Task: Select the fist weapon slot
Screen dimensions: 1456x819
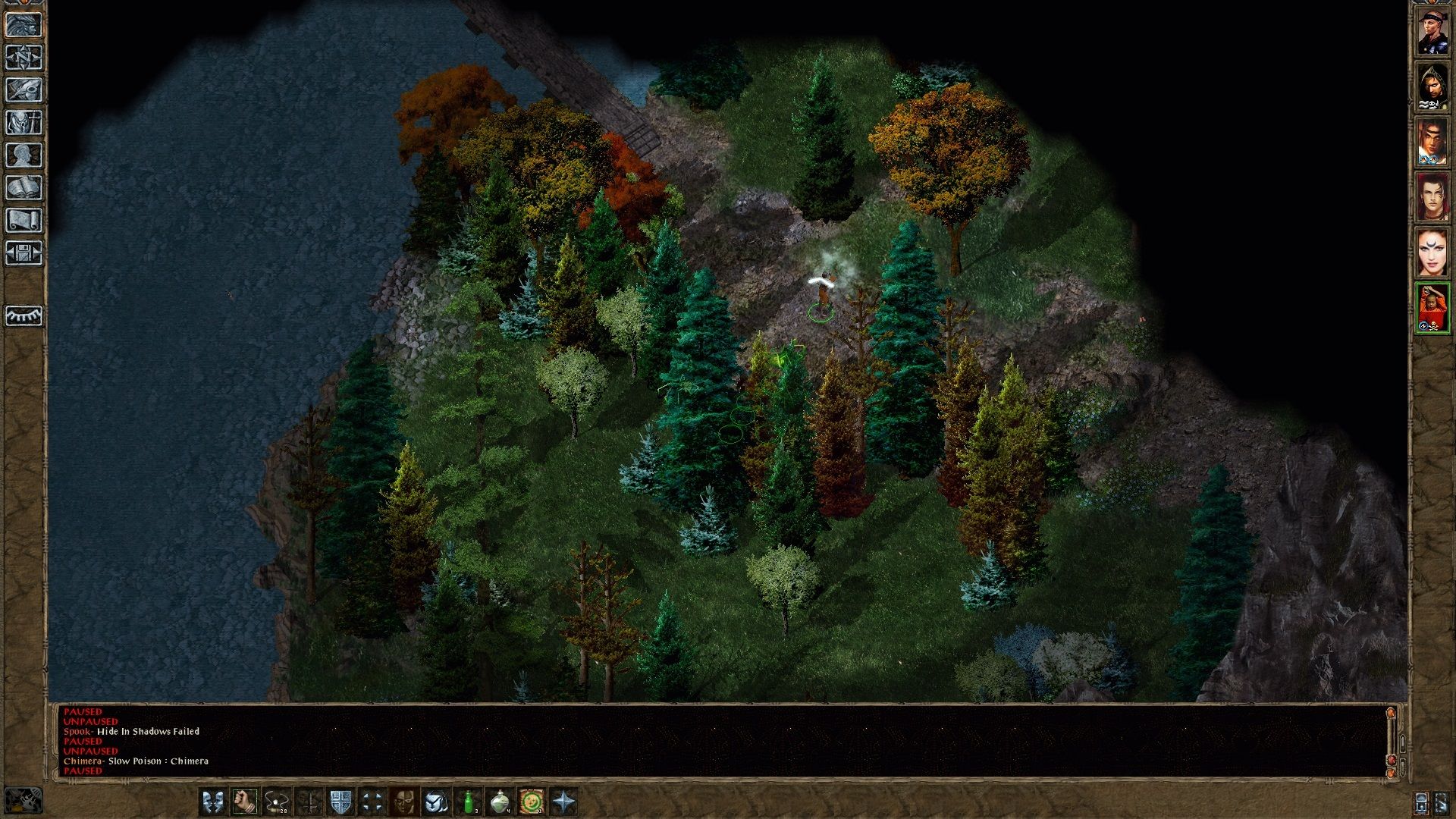Action: pos(244,802)
